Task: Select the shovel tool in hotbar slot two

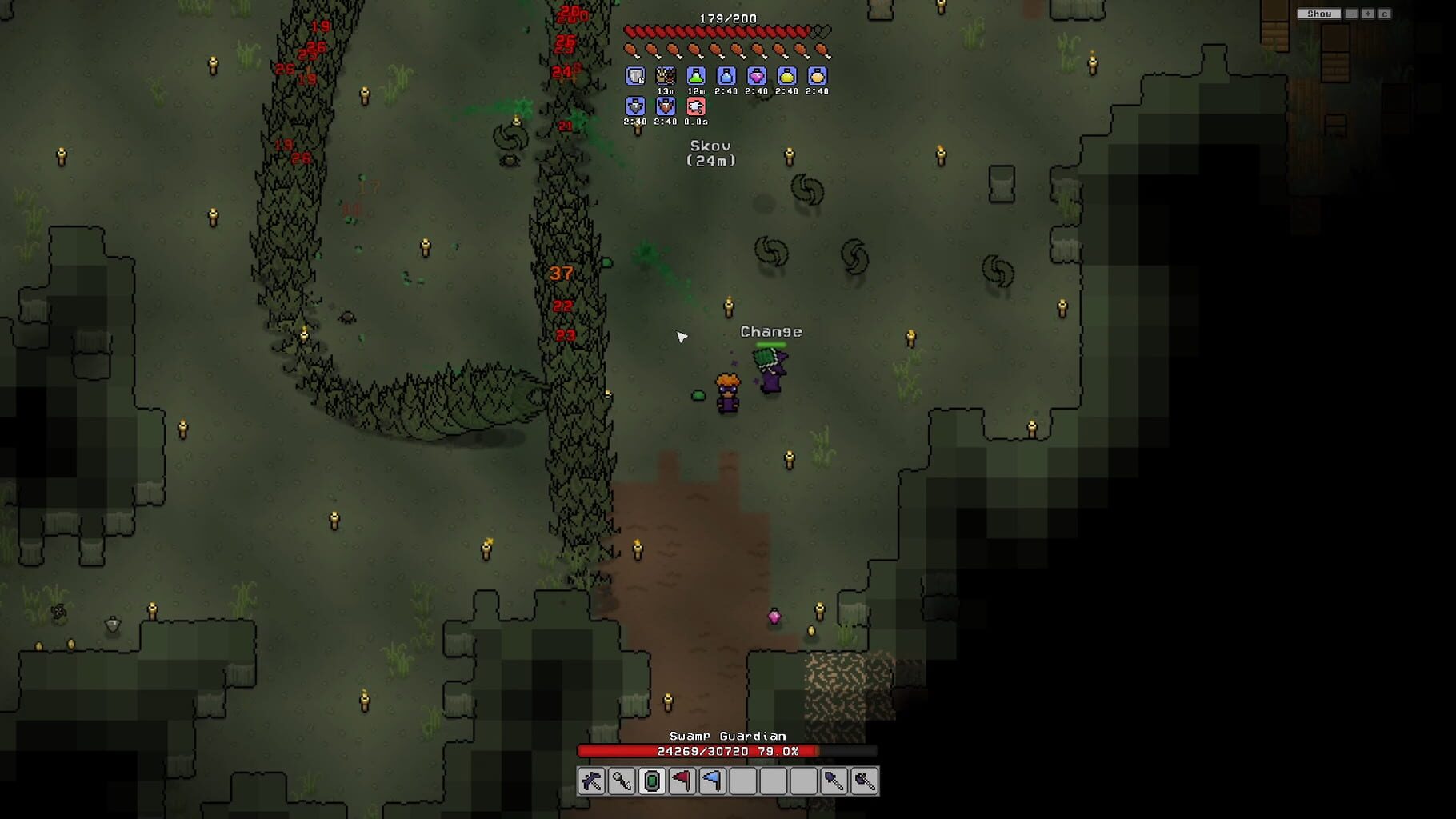Action: (622, 783)
